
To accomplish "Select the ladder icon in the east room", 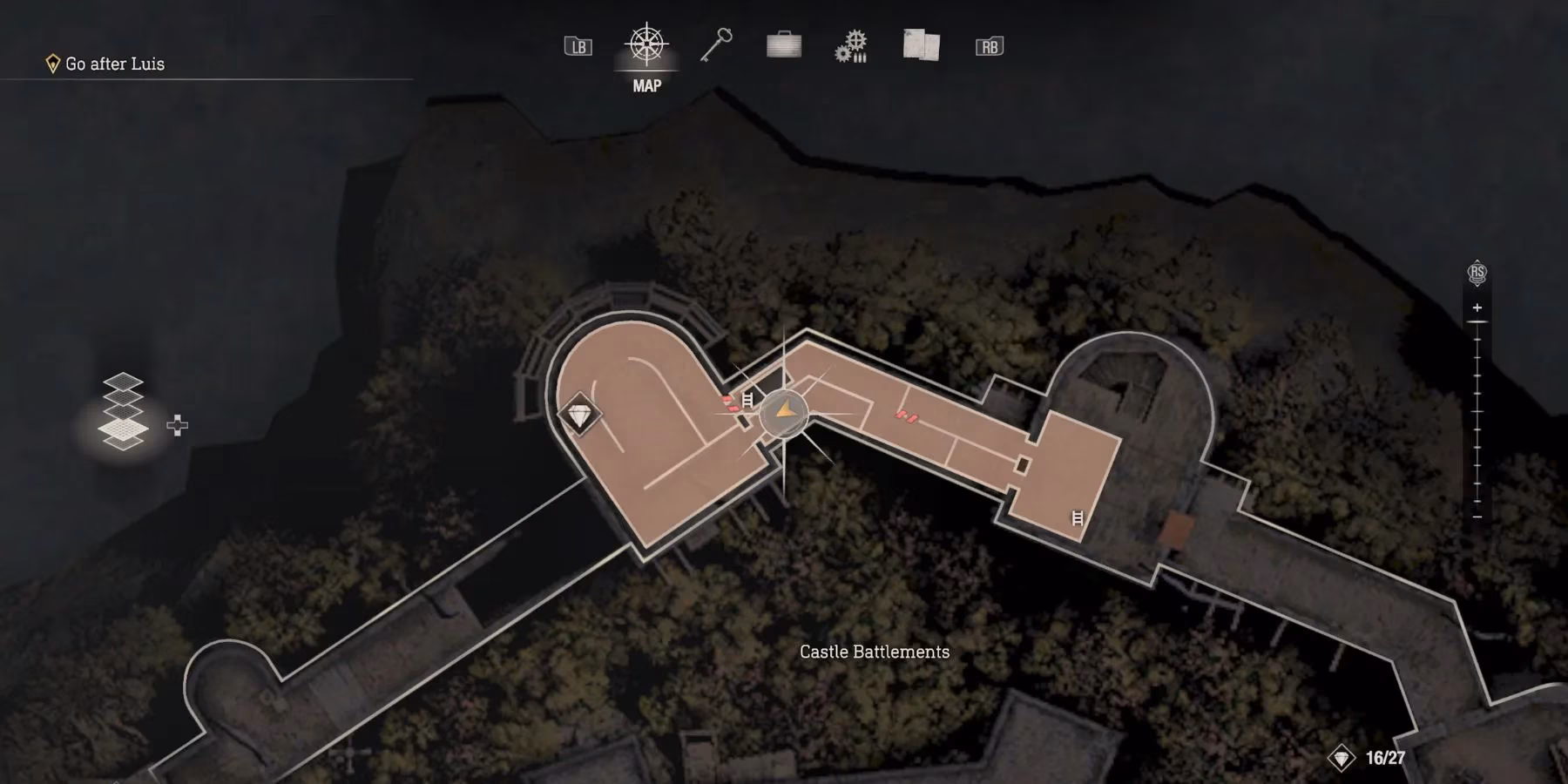I will click(x=1078, y=517).
